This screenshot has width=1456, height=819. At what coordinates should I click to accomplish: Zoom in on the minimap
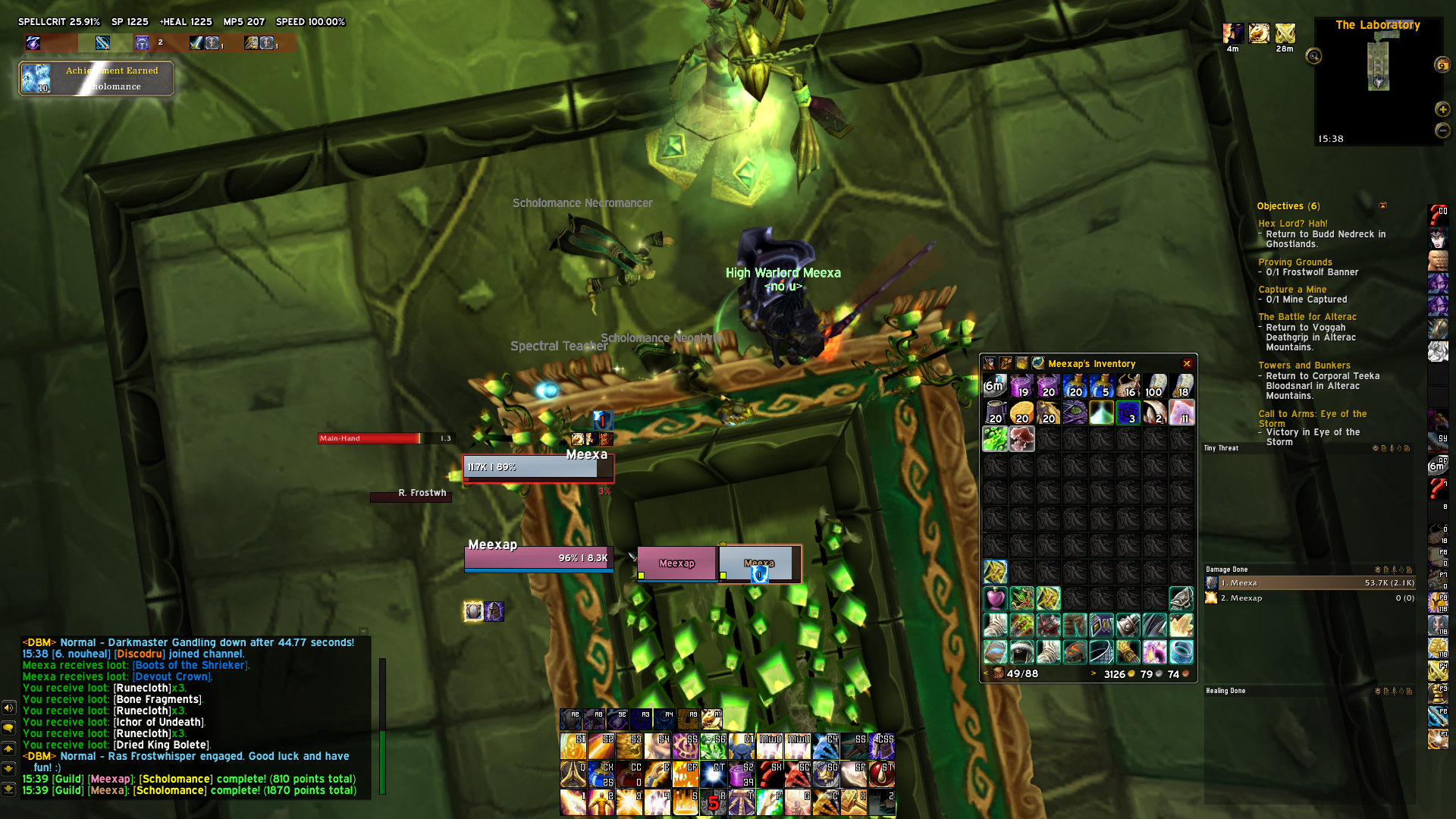pos(1442,109)
